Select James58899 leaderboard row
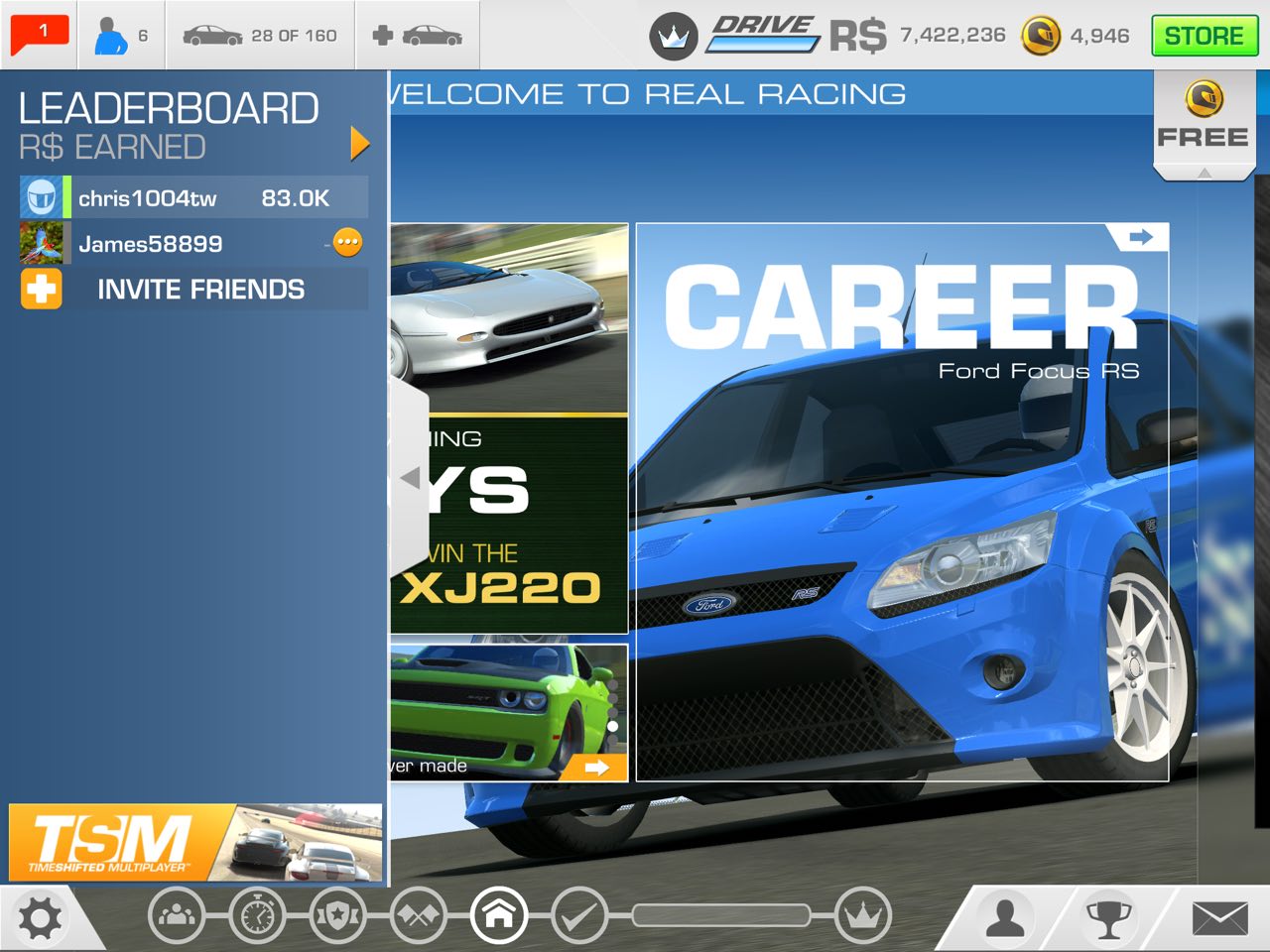Viewport: 1270px width, 952px height. (193, 243)
